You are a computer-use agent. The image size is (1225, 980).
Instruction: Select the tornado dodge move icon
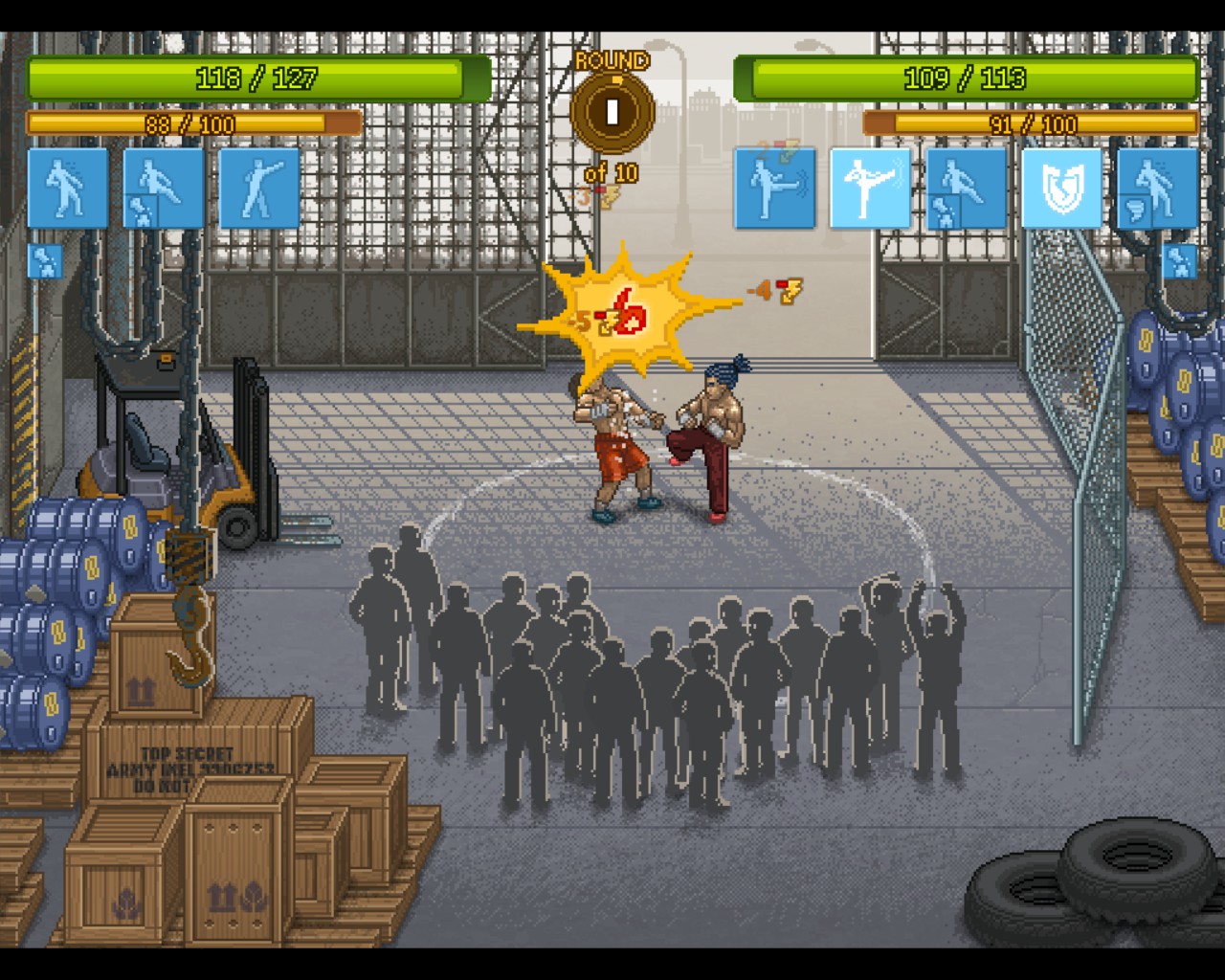pyautogui.click(x=1157, y=188)
